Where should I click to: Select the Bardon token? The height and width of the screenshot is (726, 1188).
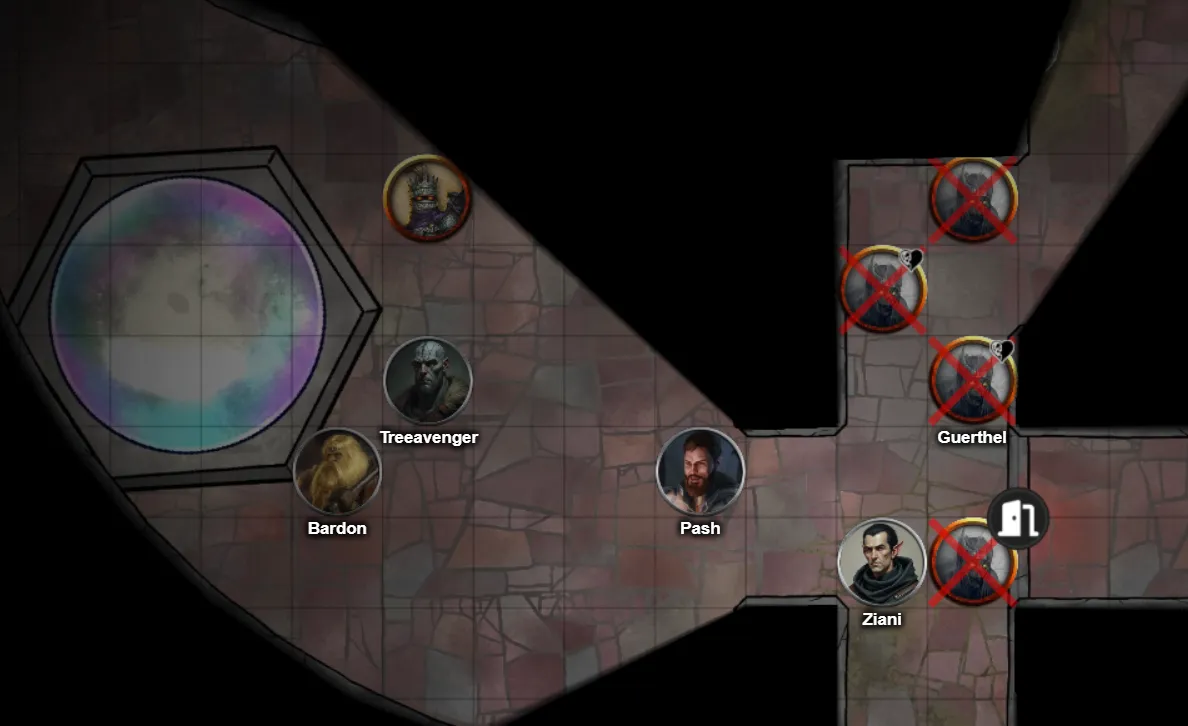click(337, 472)
